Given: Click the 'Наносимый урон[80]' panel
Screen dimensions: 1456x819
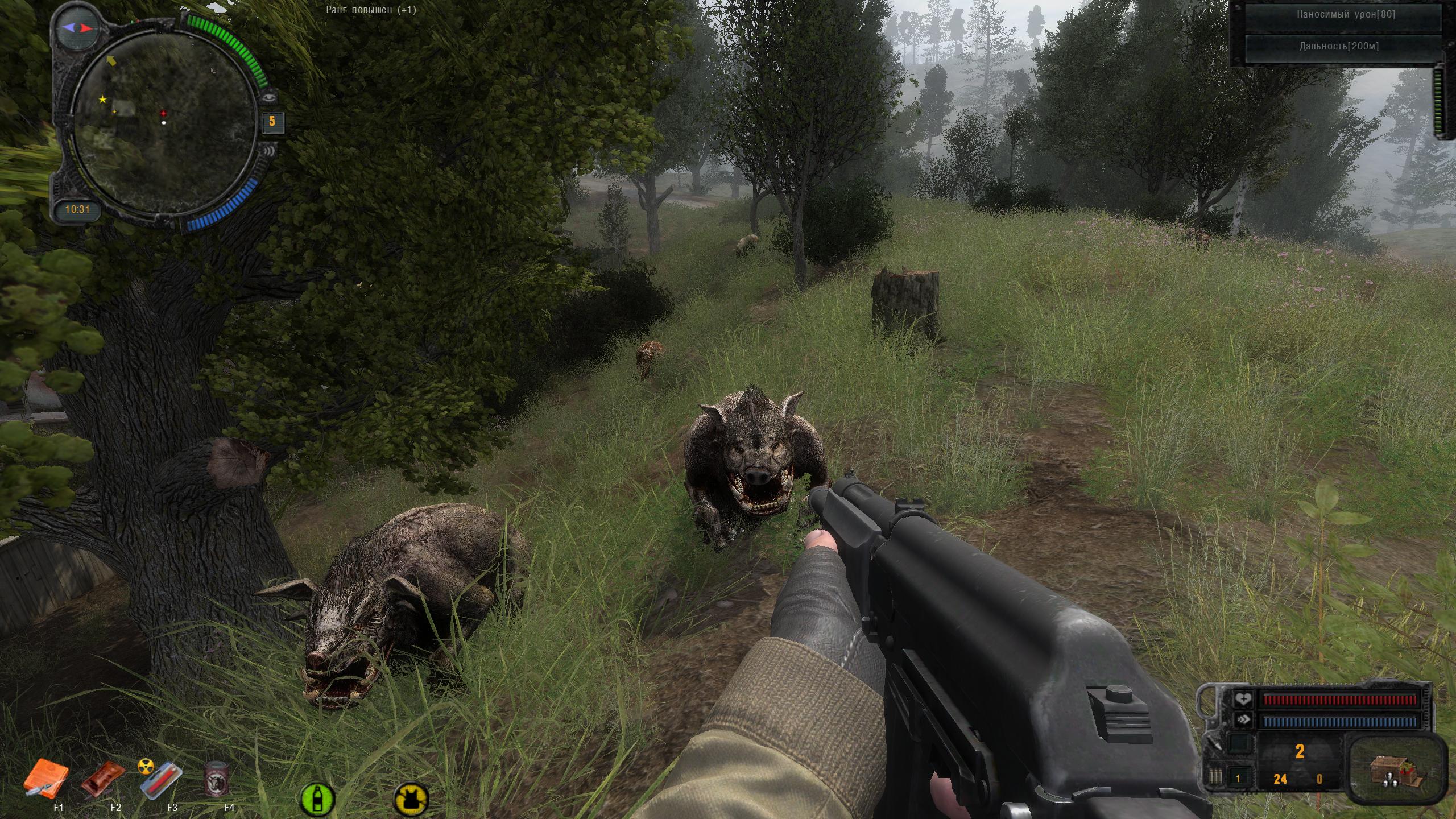Looking at the screenshot, I should tap(1345, 15).
